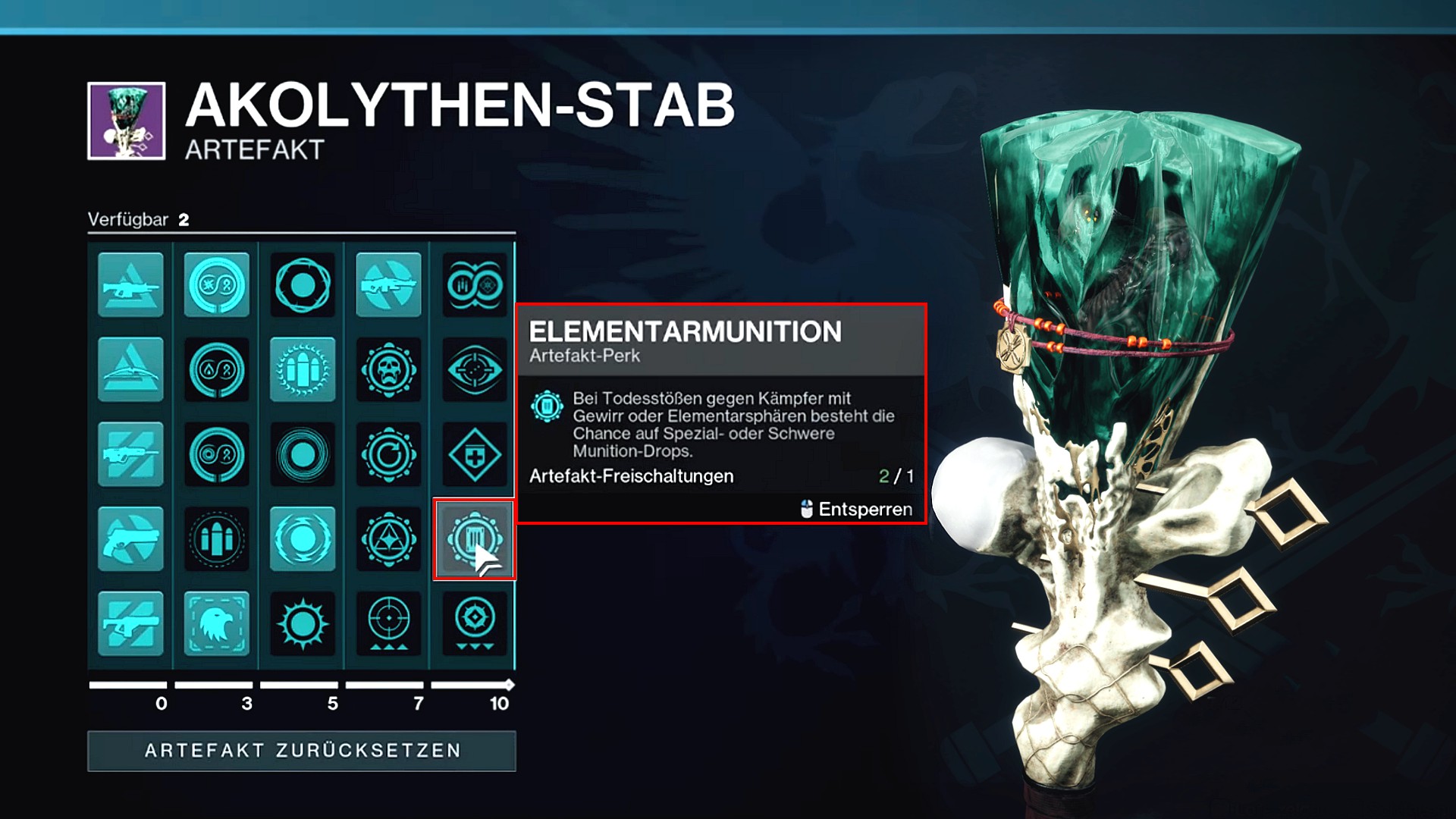The width and height of the screenshot is (1456, 819).
Task: Activate the three bullets perk
Action: click(216, 539)
